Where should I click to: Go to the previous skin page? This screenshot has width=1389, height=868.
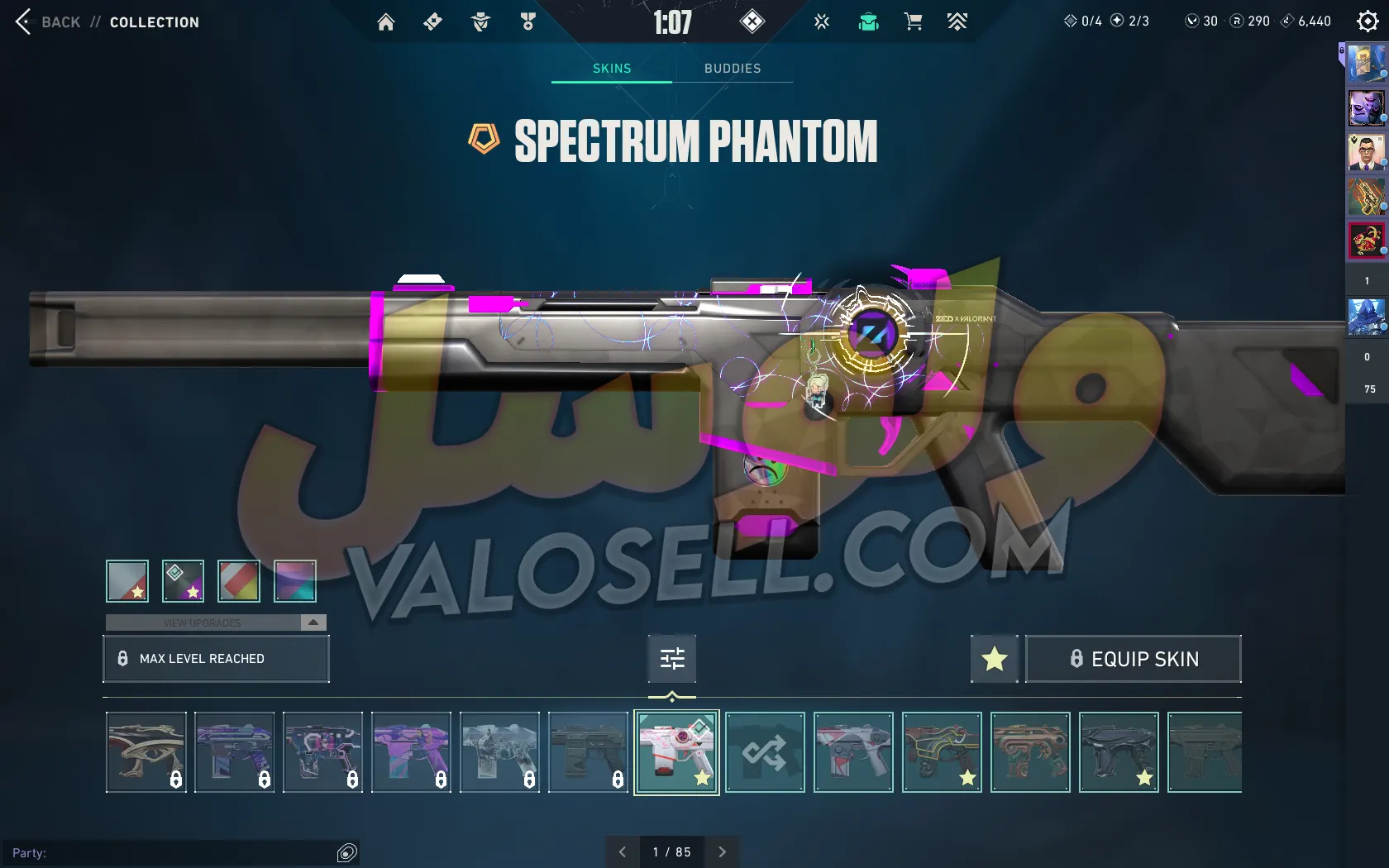[623, 851]
